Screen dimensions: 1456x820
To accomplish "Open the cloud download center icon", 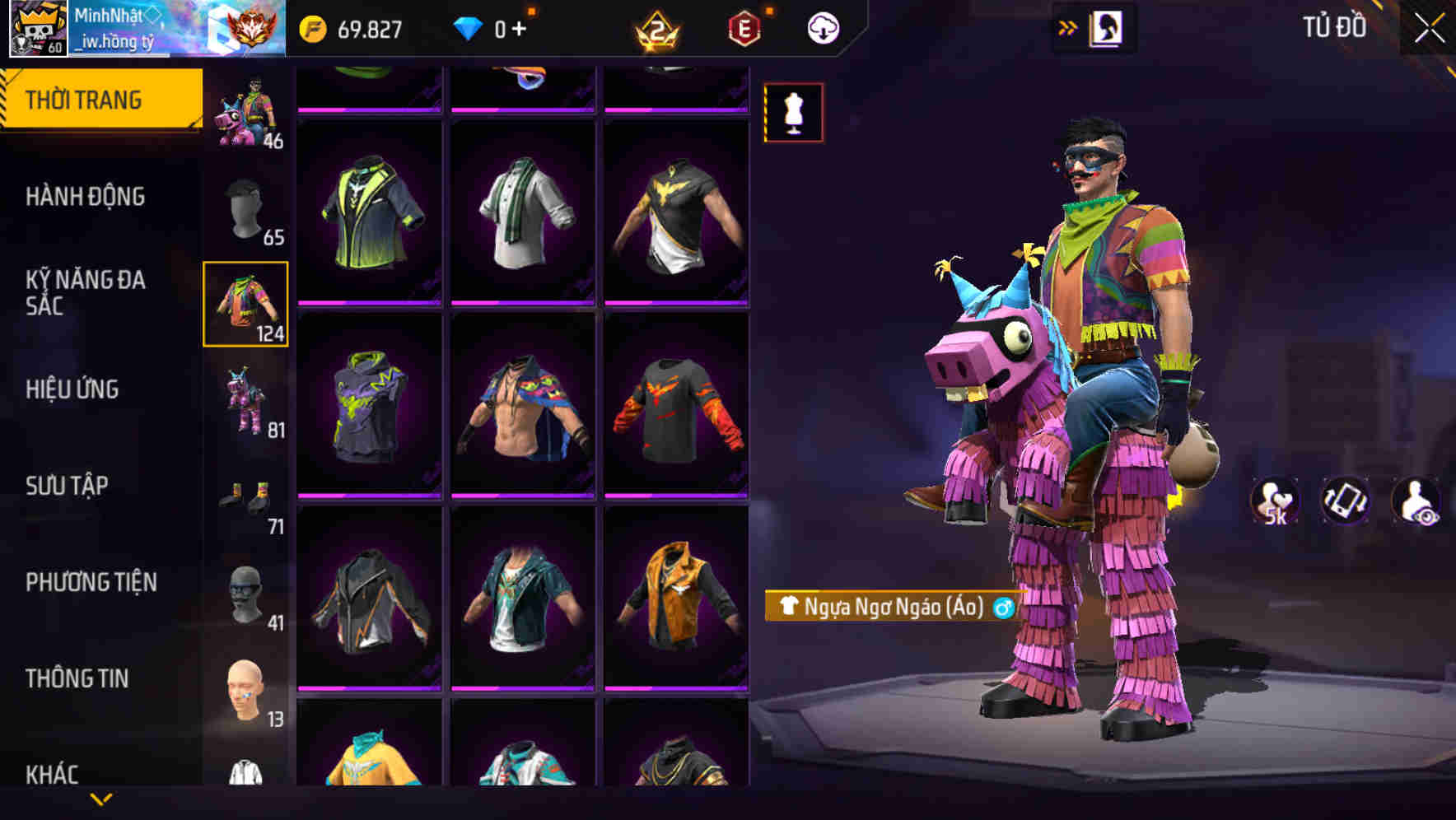I will [822, 27].
